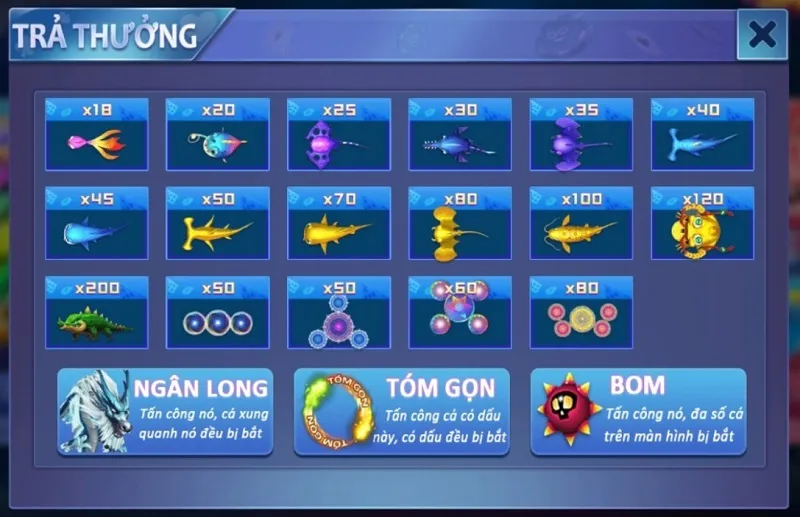Screen dimensions: 800x517
Task: Click the x30 payout tile
Action: pos(460,134)
